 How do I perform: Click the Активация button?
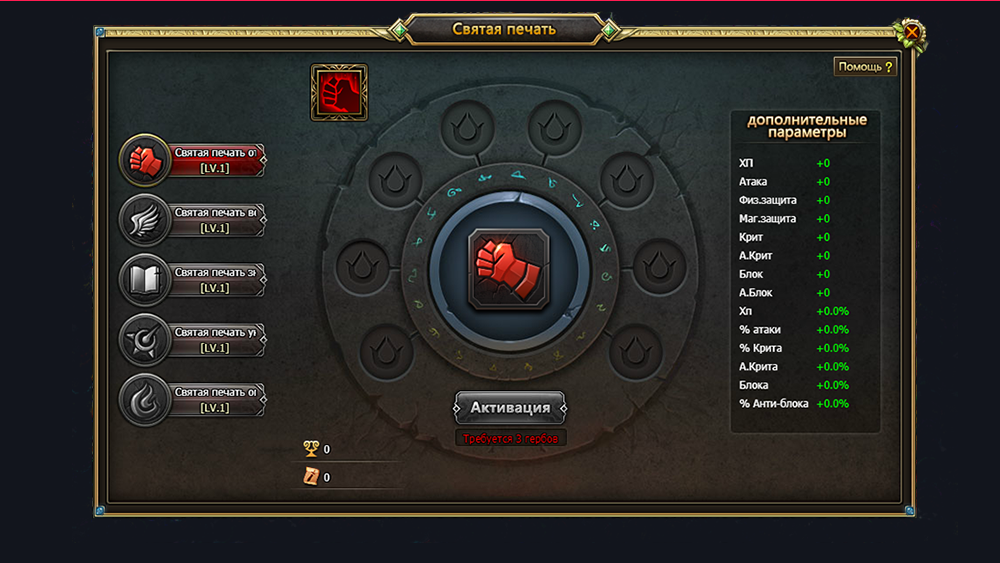[510, 408]
